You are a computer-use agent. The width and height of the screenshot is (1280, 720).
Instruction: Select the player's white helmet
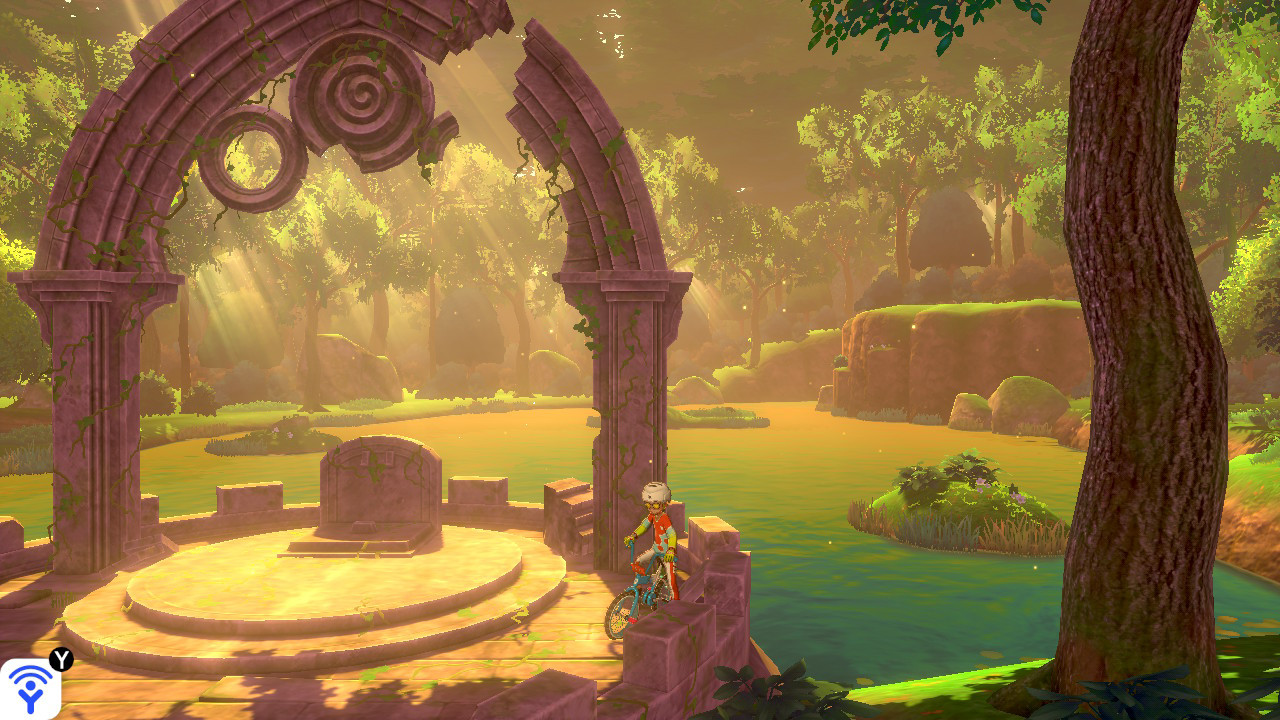point(655,492)
